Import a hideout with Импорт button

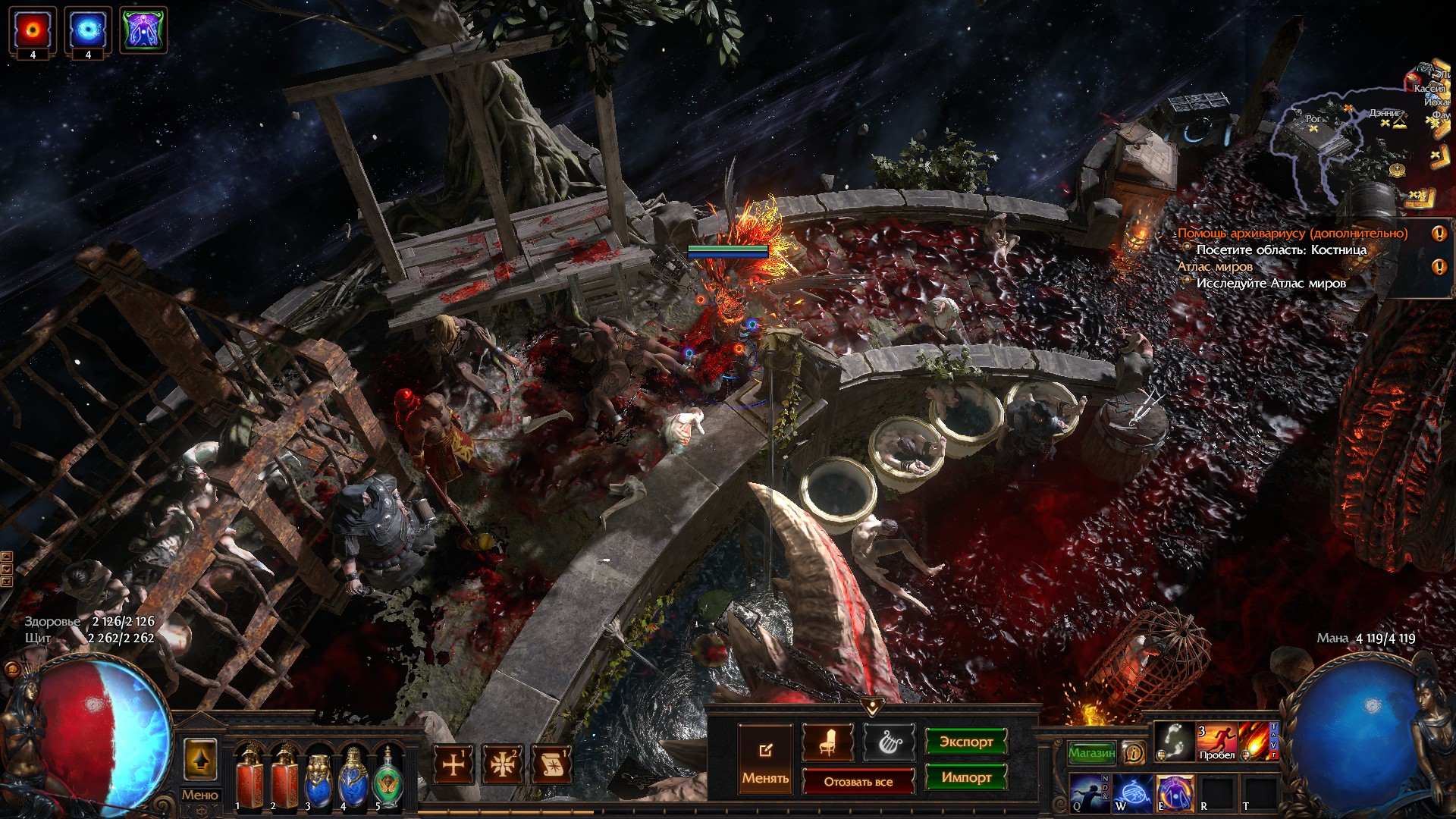point(965,777)
